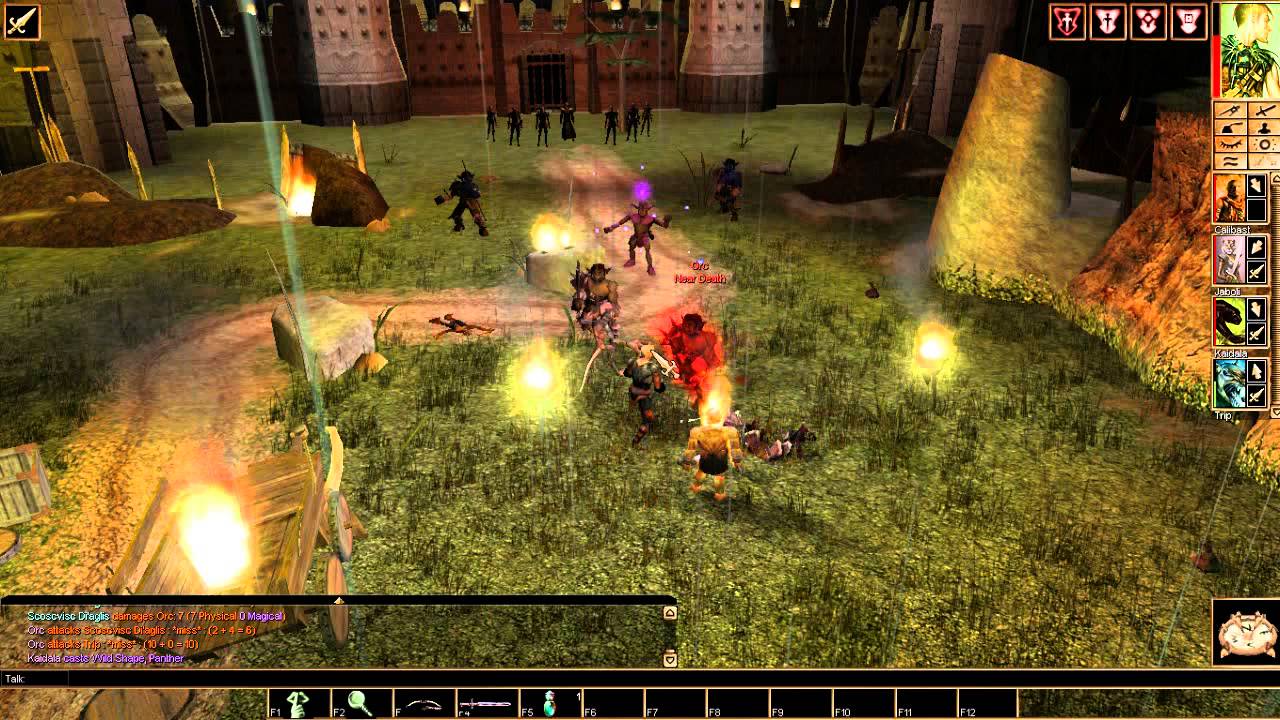This screenshot has height=720, width=1280.
Task: Click the first red shield effect icon
Action: (1067, 21)
